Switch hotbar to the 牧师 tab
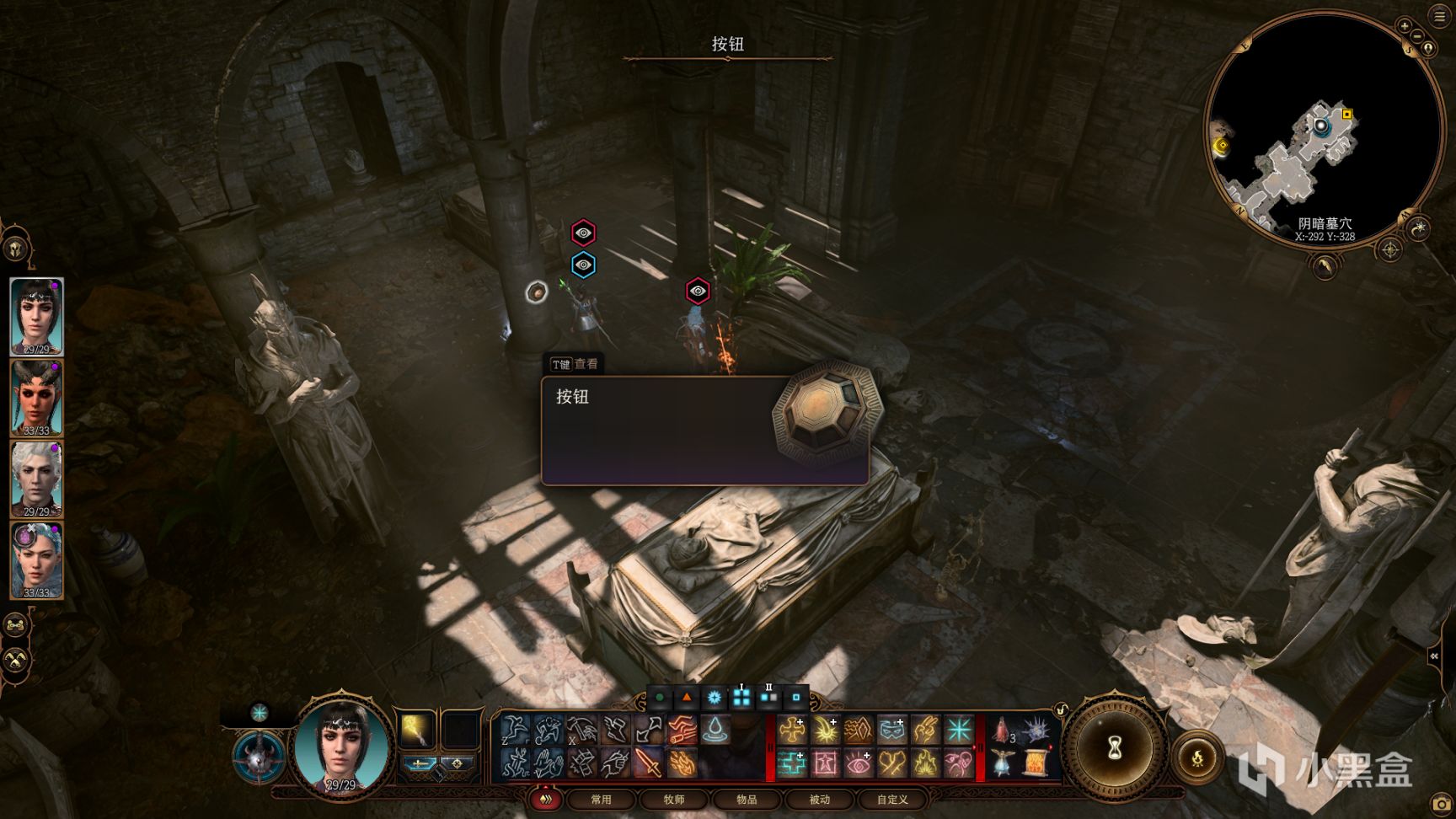1456x819 pixels. point(674,799)
